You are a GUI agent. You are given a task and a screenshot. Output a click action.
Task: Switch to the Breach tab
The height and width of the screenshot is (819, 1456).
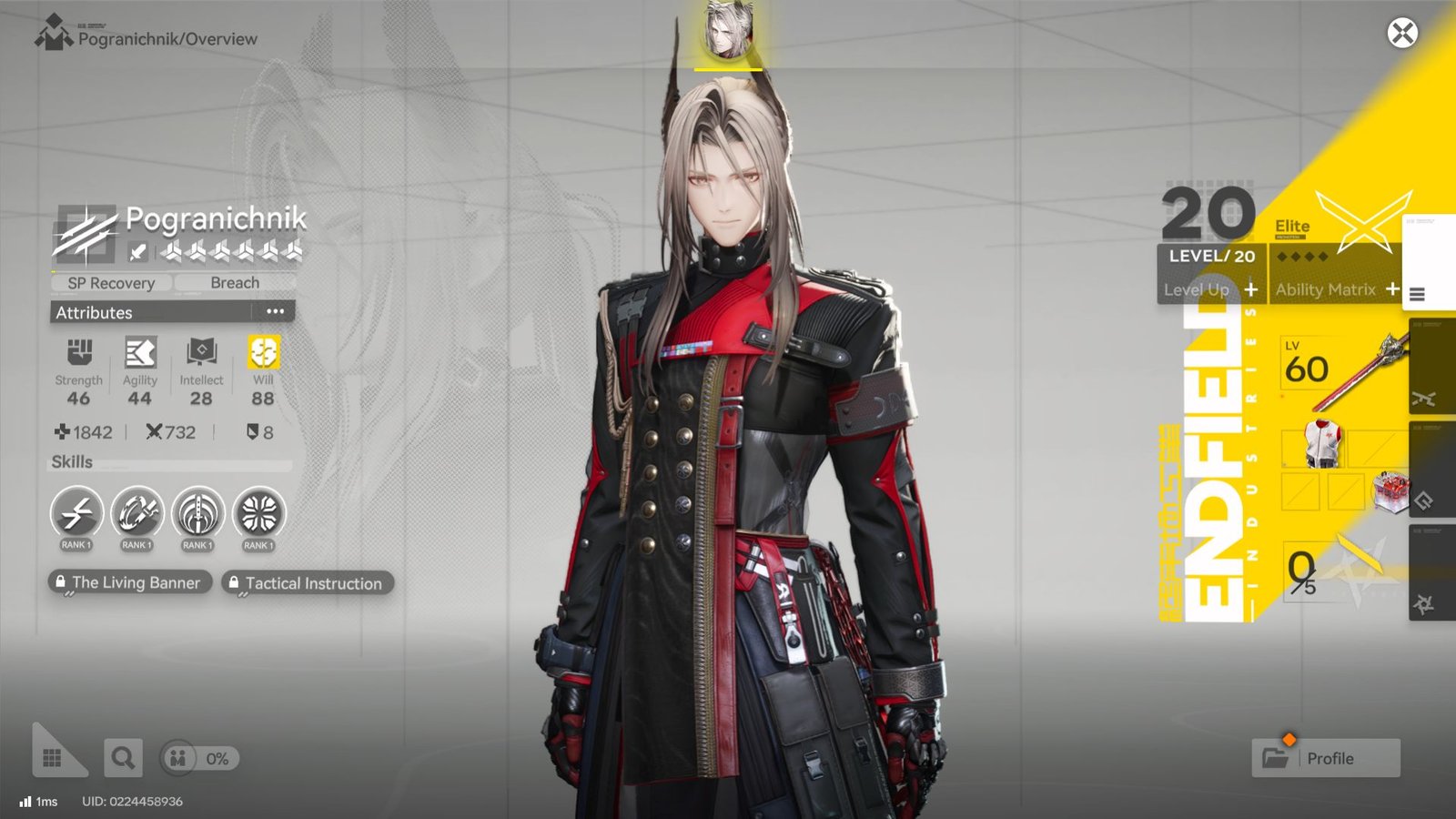click(x=235, y=283)
